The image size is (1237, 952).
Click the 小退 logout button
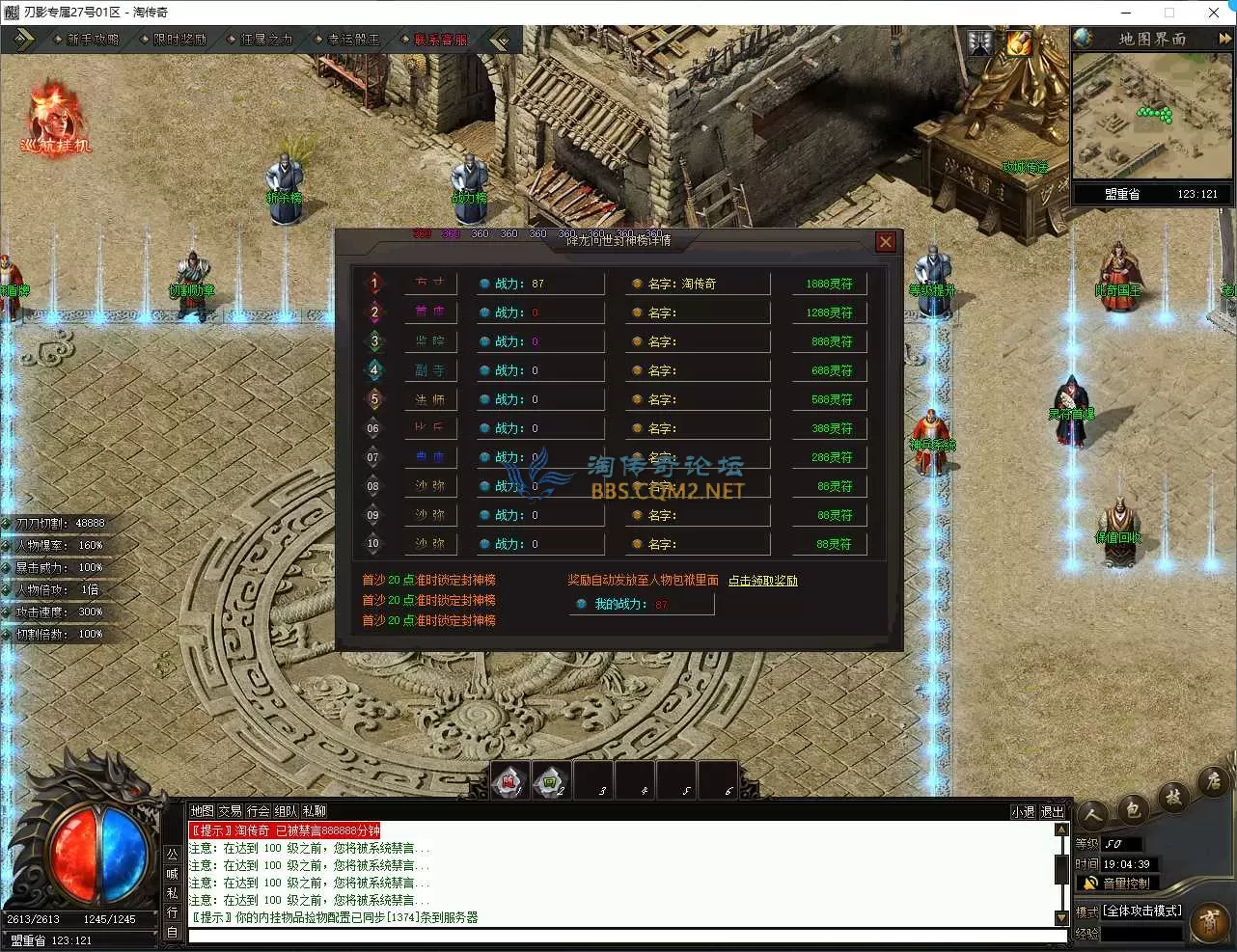tap(1023, 812)
